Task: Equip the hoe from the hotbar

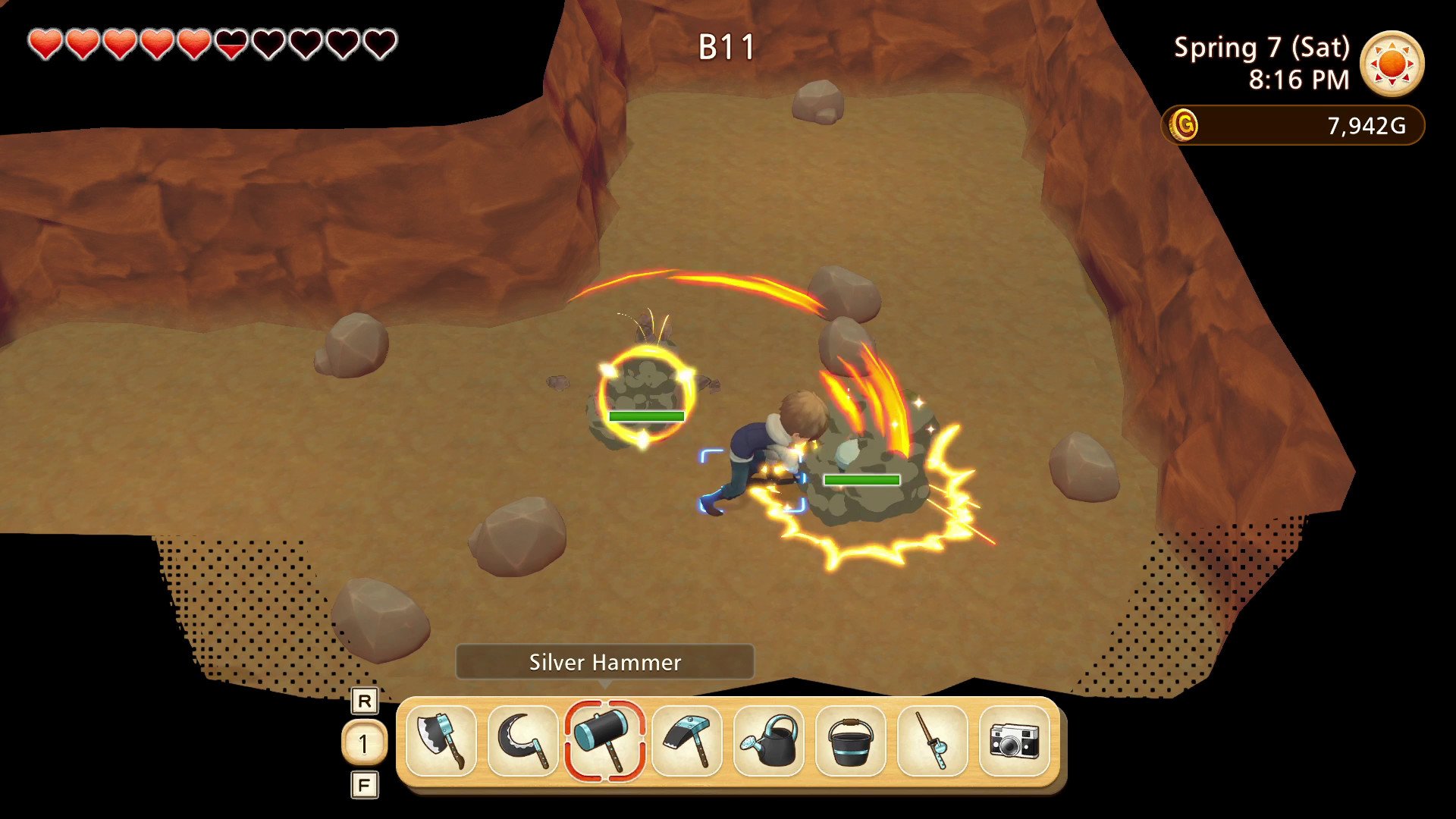Action: click(x=686, y=741)
